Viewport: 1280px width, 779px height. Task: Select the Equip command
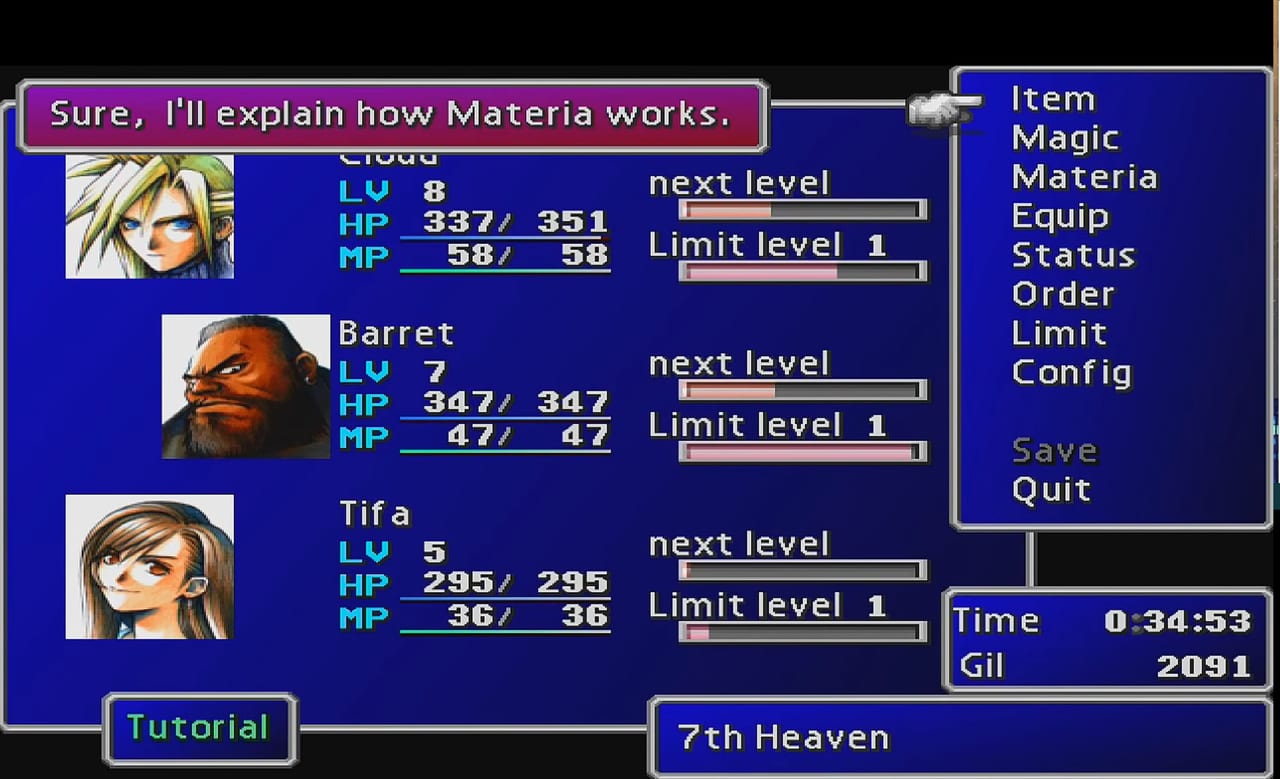(x=1060, y=216)
